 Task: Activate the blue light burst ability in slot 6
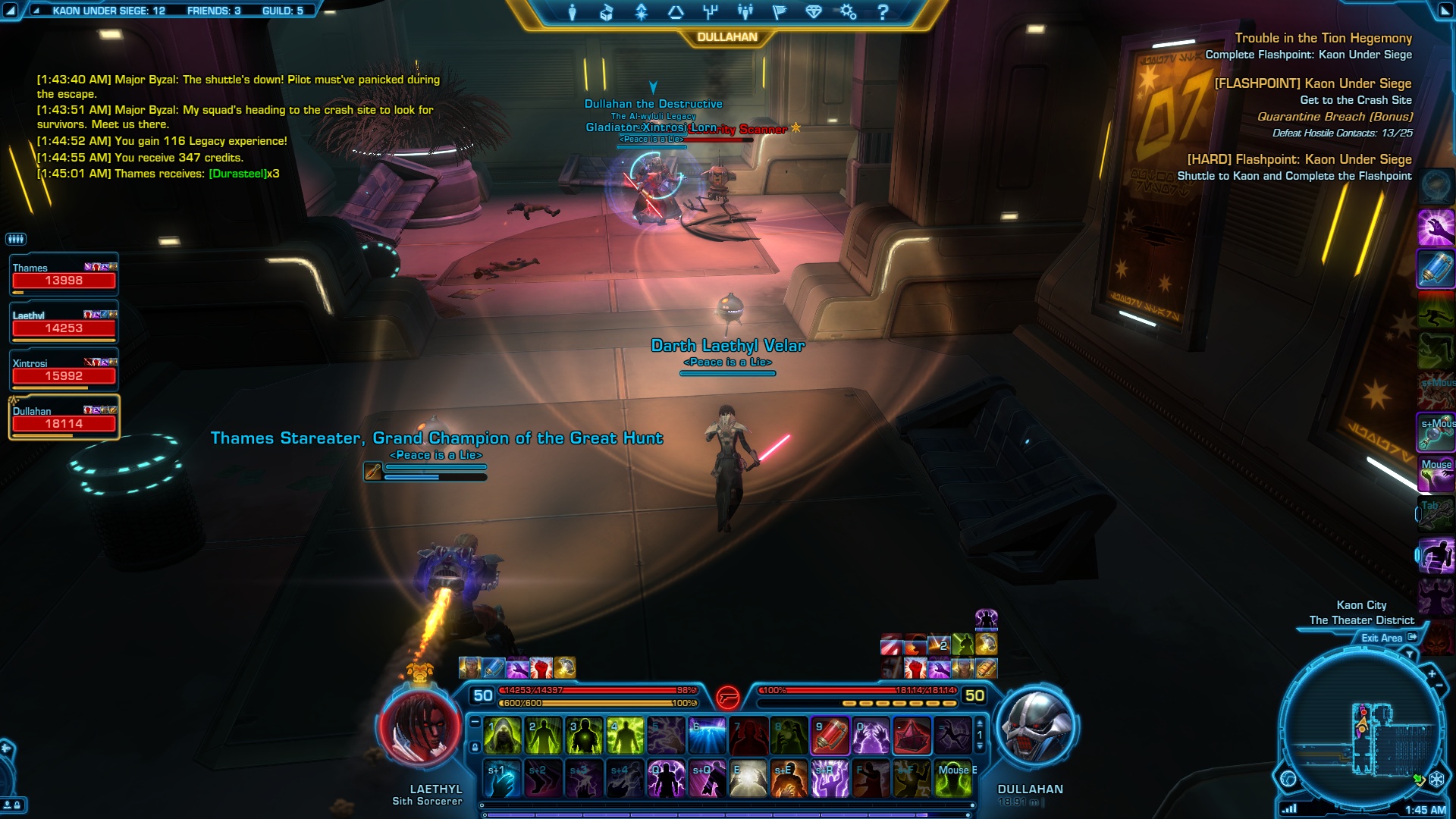coord(707,736)
